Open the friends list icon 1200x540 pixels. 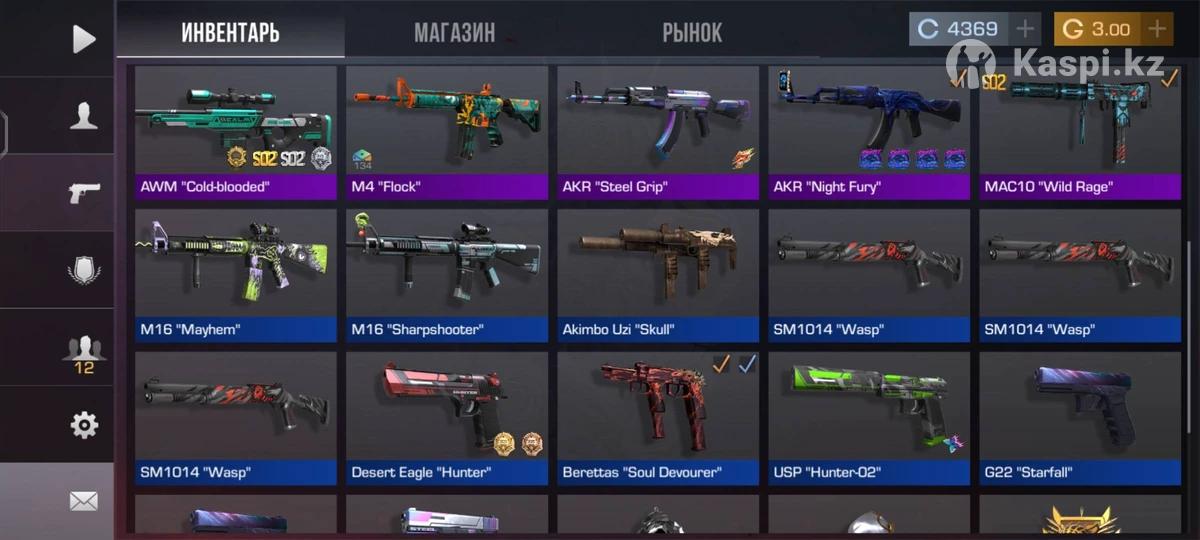pos(84,349)
